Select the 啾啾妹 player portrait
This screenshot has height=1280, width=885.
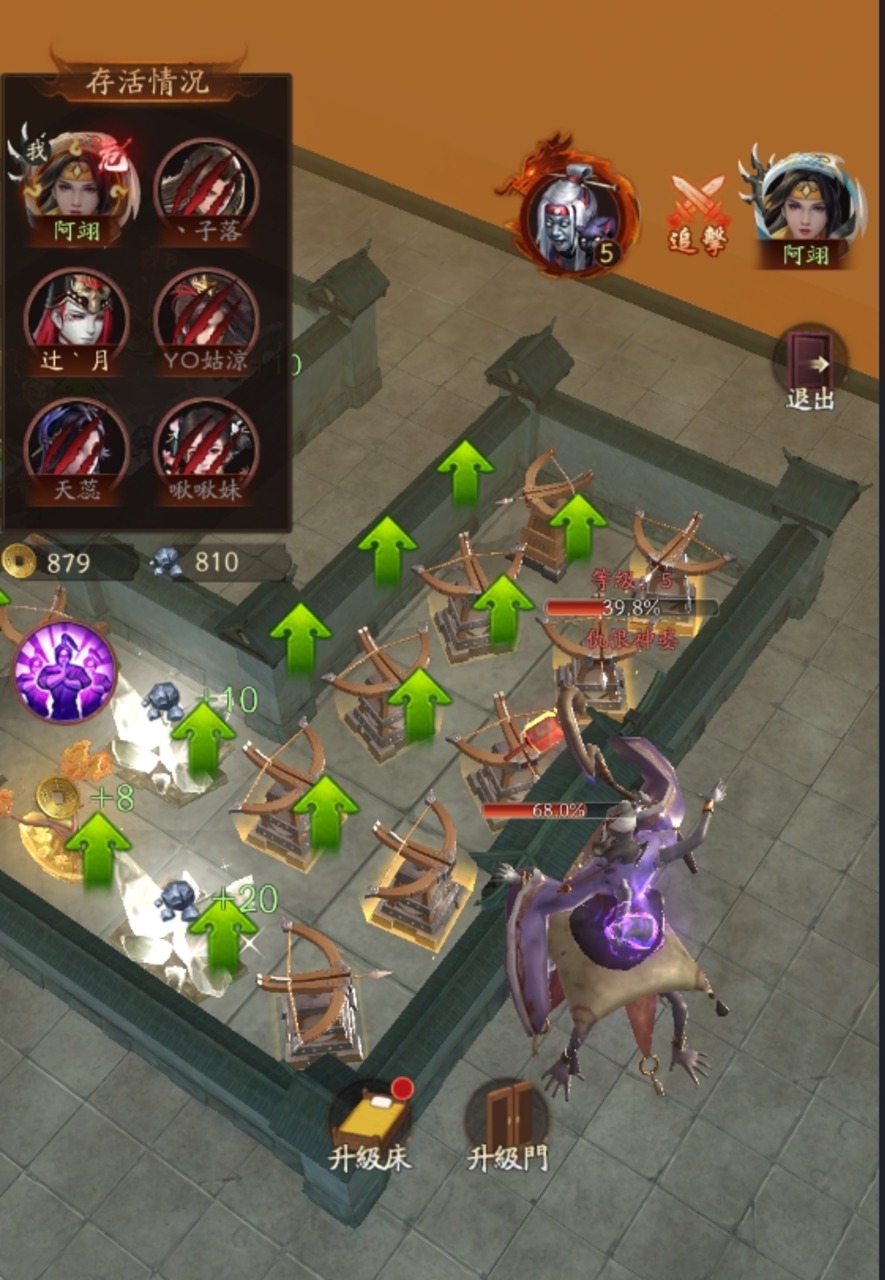206,443
